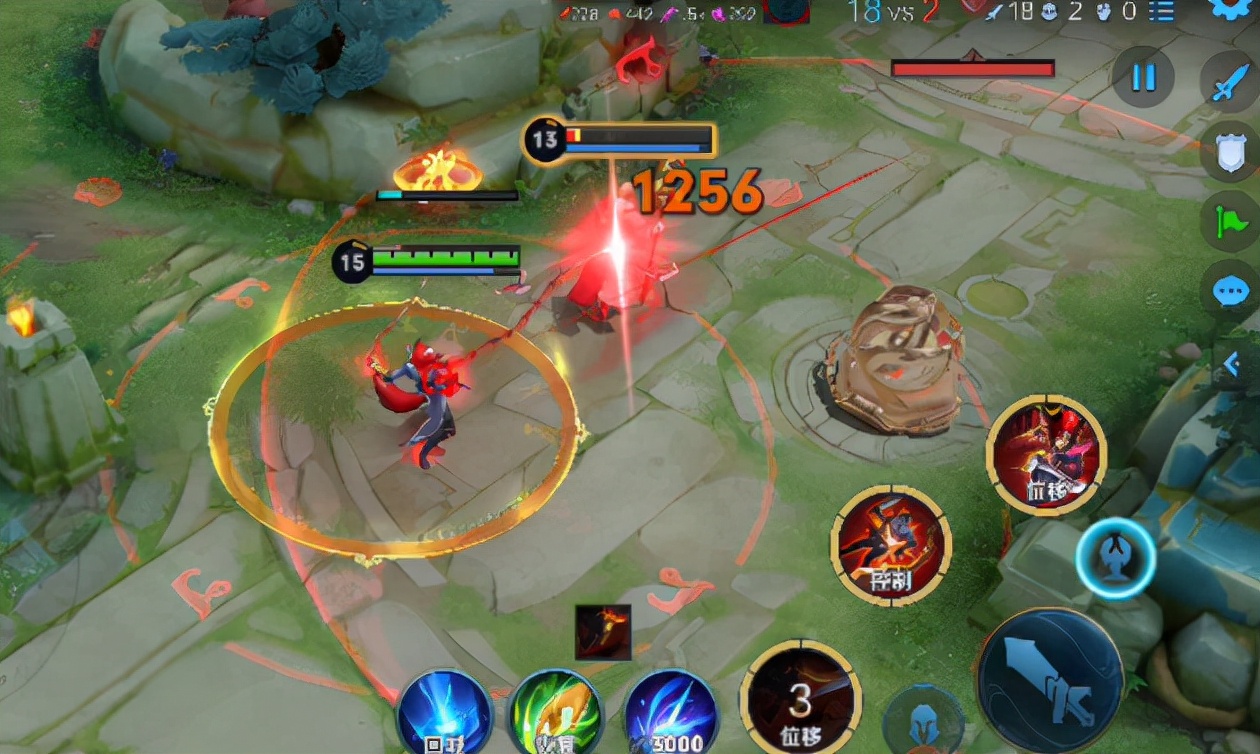This screenshot has height=754, width=1260.
Task: Cast the ready 位移 skill with warrior portrait
Action: coord(1046,456)
